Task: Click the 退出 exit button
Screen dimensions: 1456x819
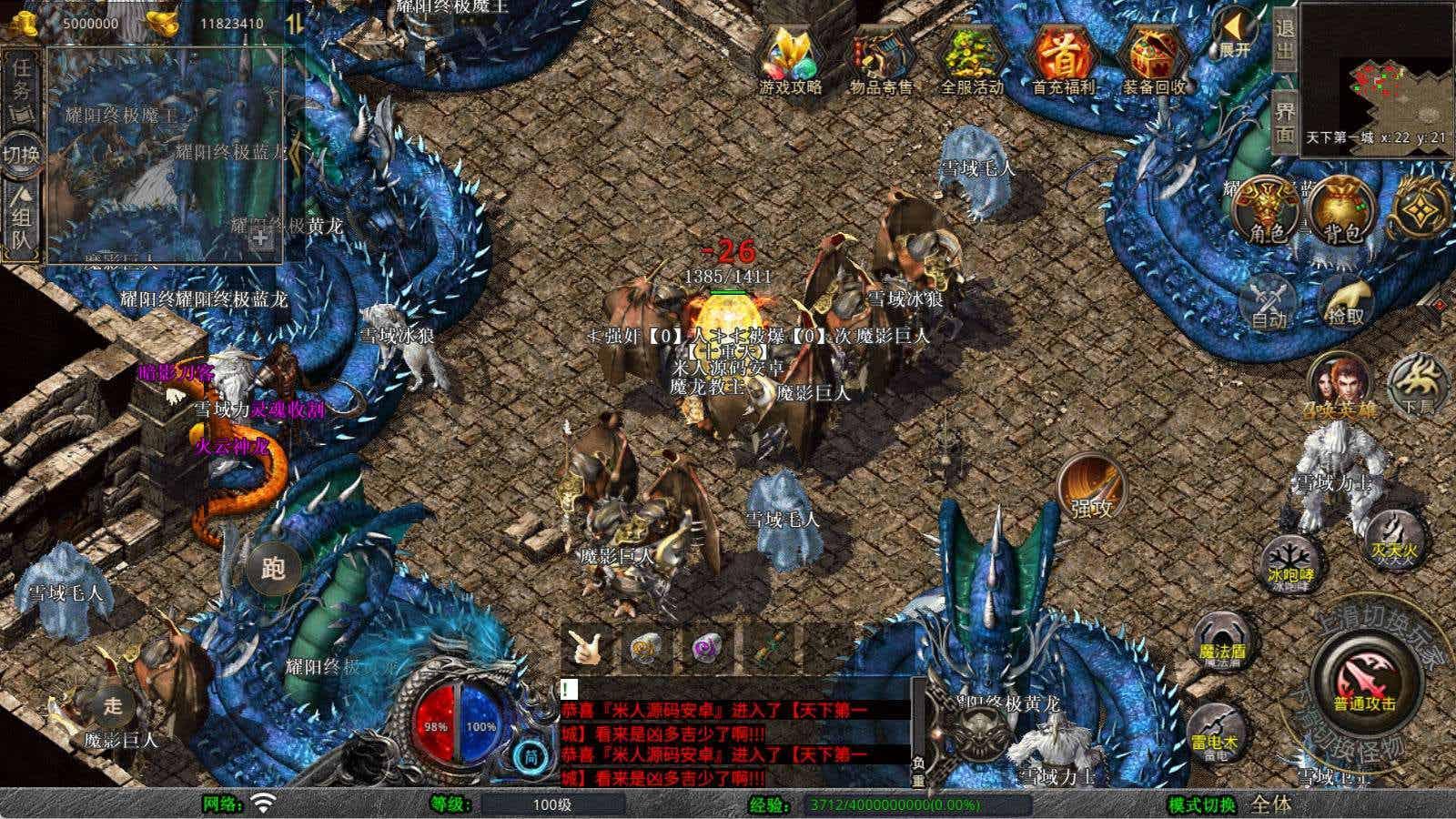Action: [1284, 40]
